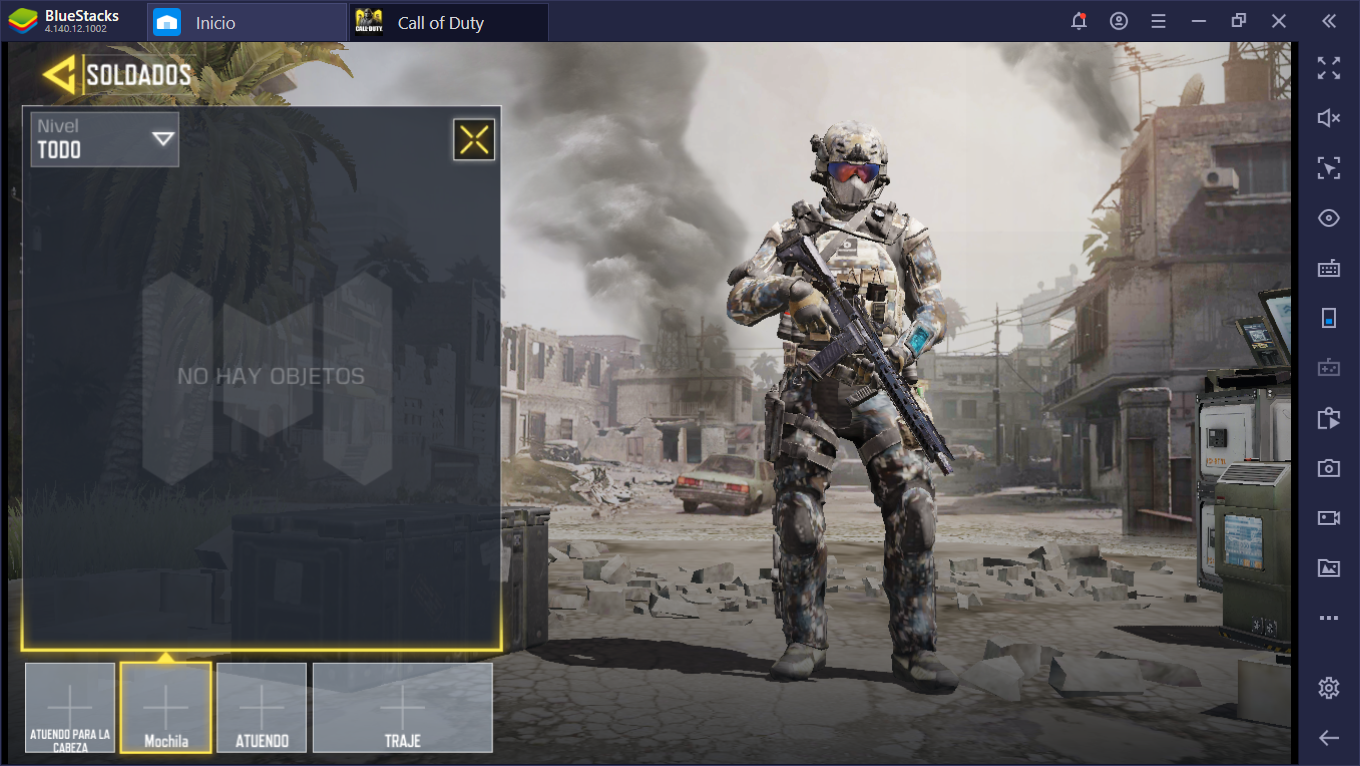Close the item panel with yellow X
The height and width of the screenshot is (766, 1360).
pyautogui.click(x=474, y=140)
